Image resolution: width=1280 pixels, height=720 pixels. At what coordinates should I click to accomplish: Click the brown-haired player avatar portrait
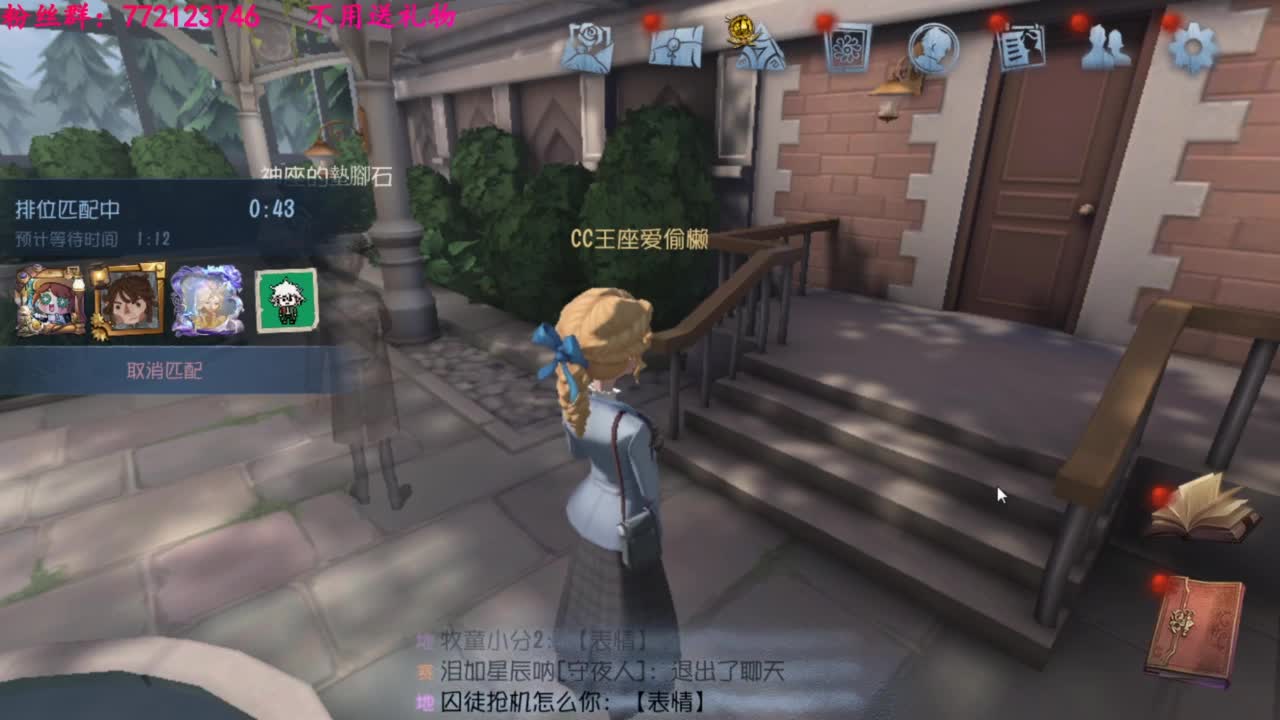point(127,300)
